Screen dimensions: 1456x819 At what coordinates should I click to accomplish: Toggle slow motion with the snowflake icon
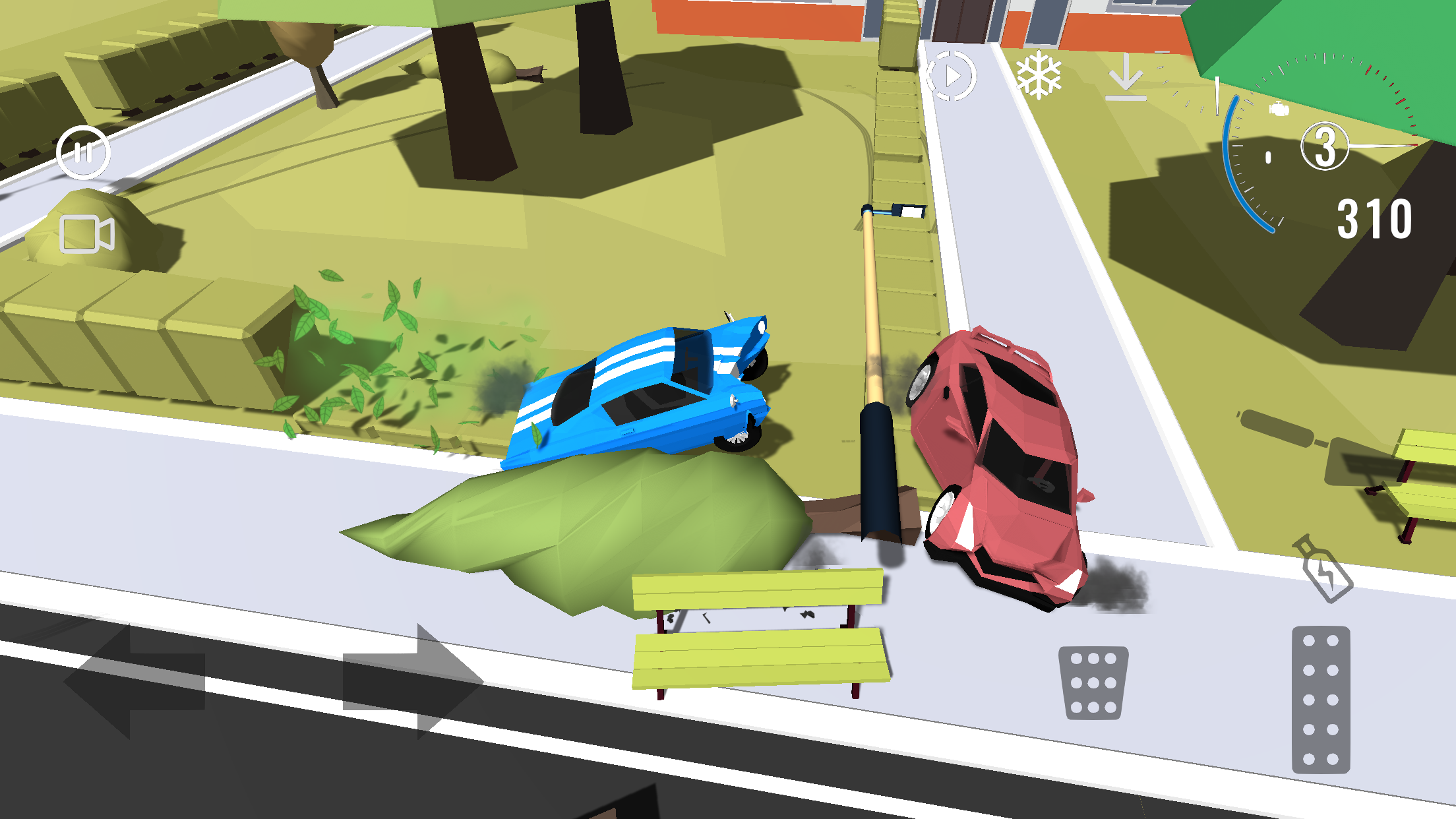tap(1041, 74)
